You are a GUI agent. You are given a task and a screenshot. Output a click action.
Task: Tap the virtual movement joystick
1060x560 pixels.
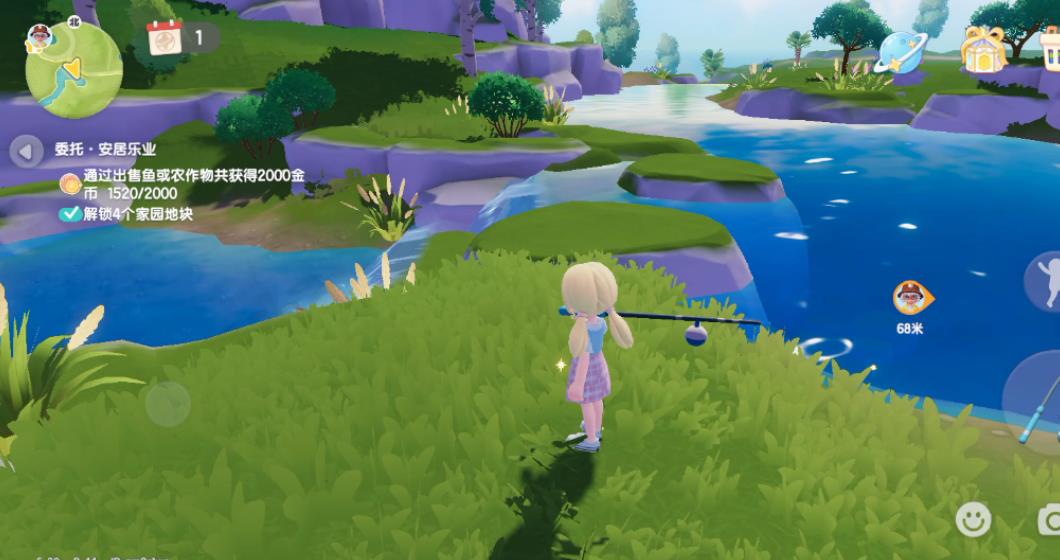(167, 404)
